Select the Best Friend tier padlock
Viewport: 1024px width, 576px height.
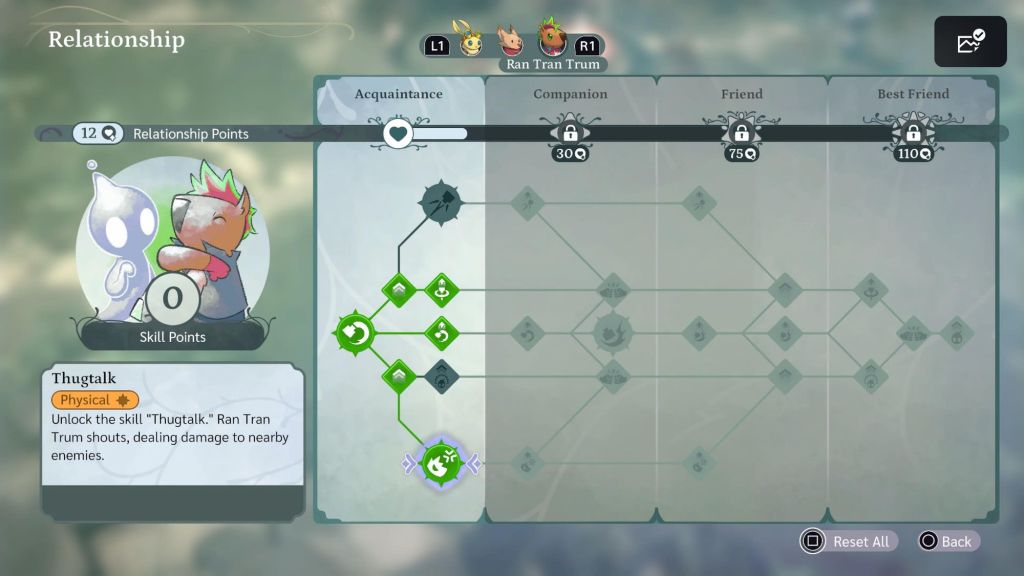click(913, 133)
